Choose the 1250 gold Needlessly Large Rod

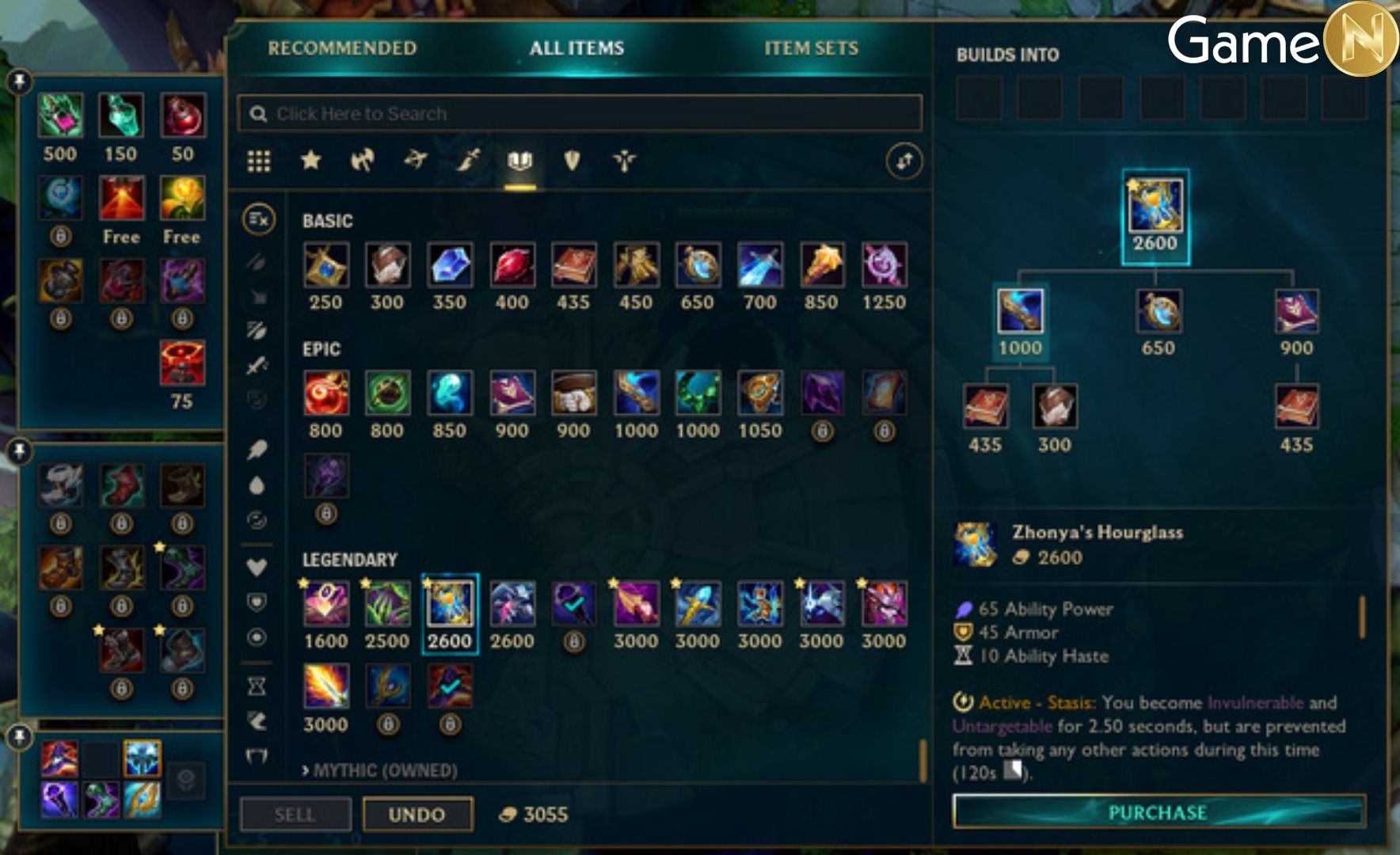click(884, 265)
